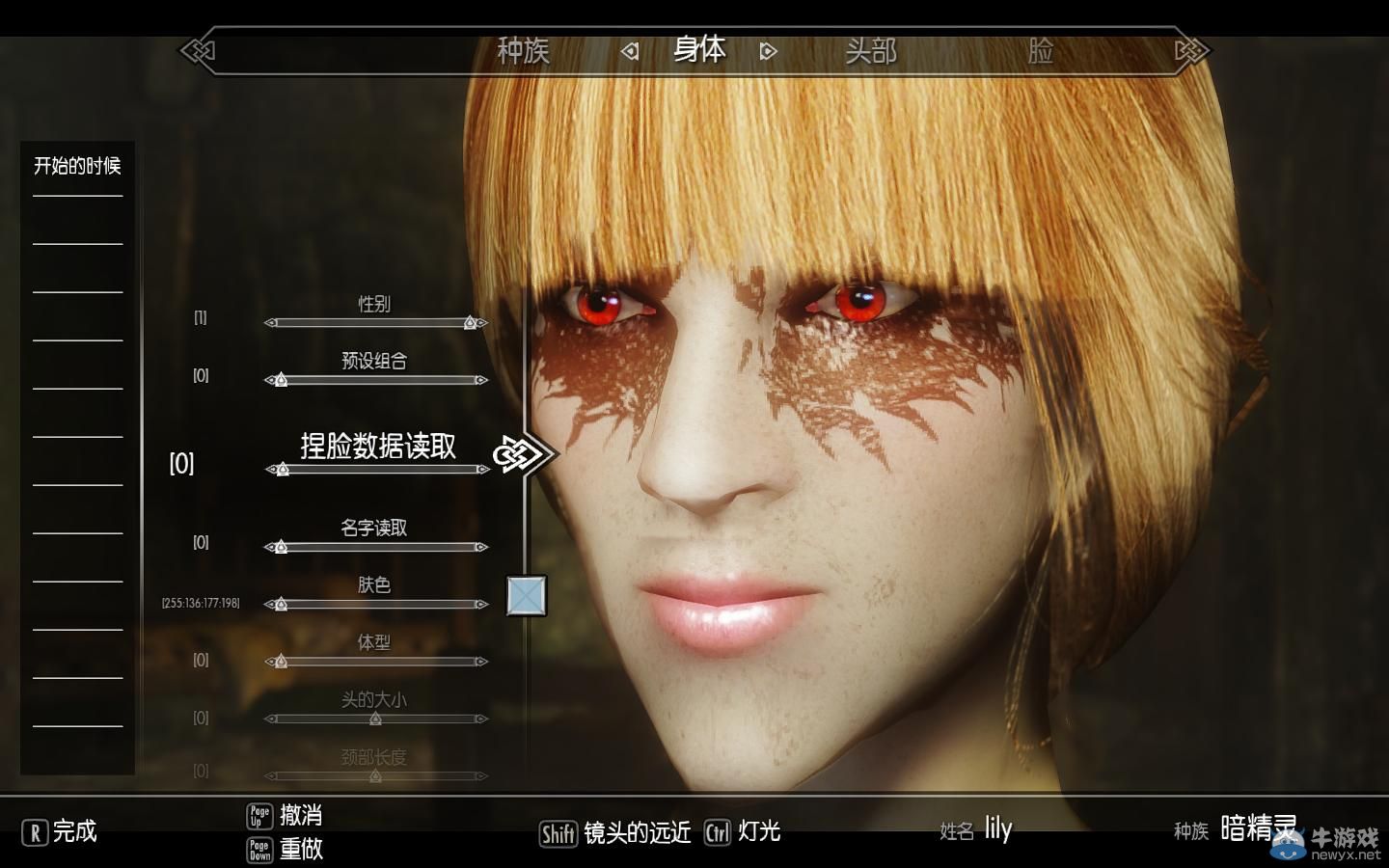This screenshot has height=868, width=1389.
Task: Switch to the 头部 tab
Action: pos(874,51)
